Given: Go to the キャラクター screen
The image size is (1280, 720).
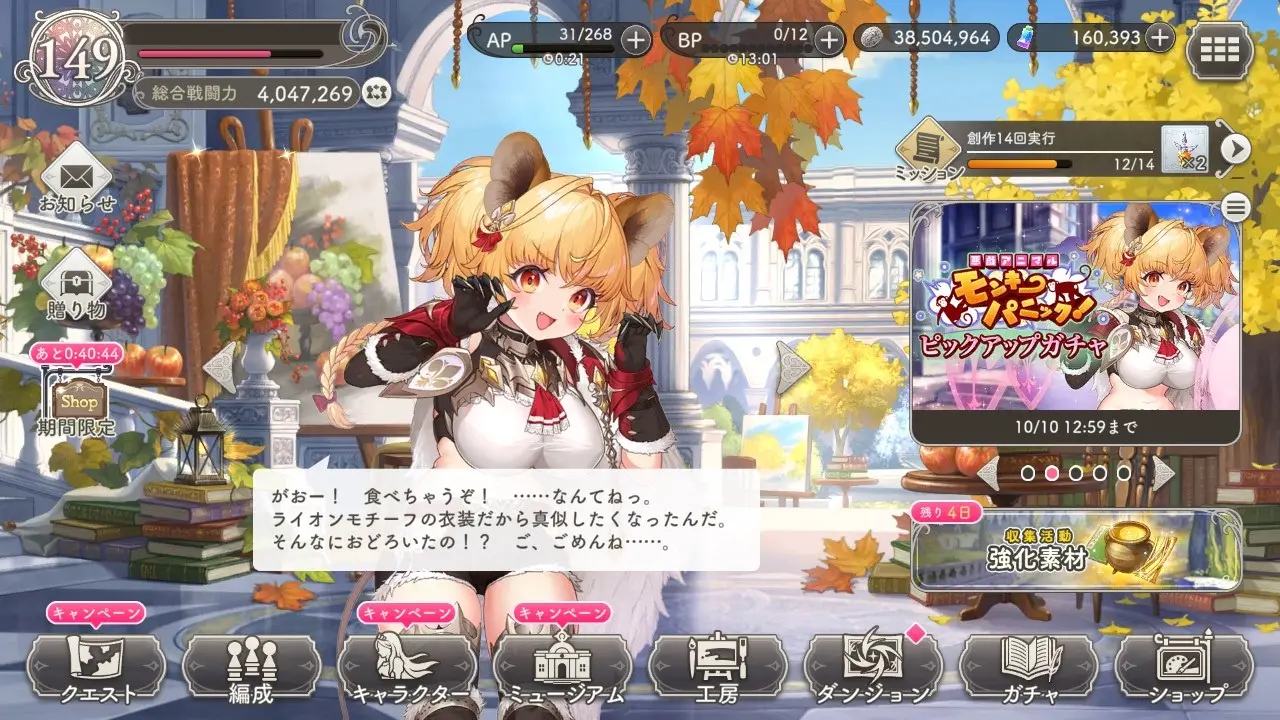Looking at the screenshot, I should click(x=407, y=667).
